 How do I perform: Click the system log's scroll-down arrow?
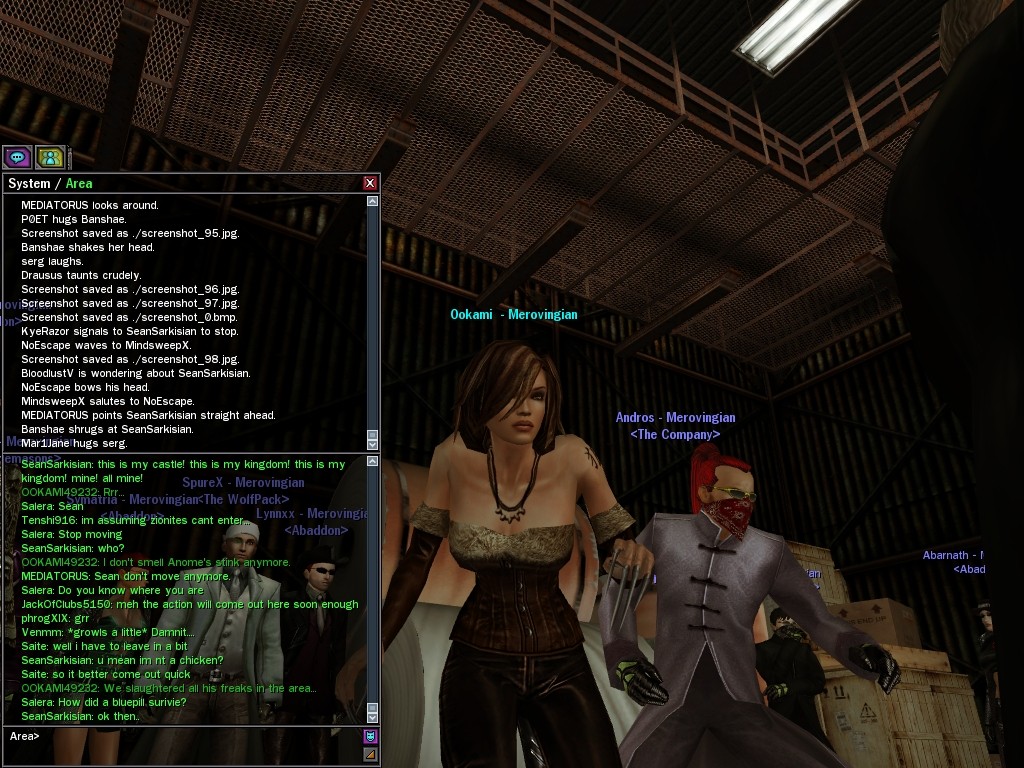[x=373, y=443]
